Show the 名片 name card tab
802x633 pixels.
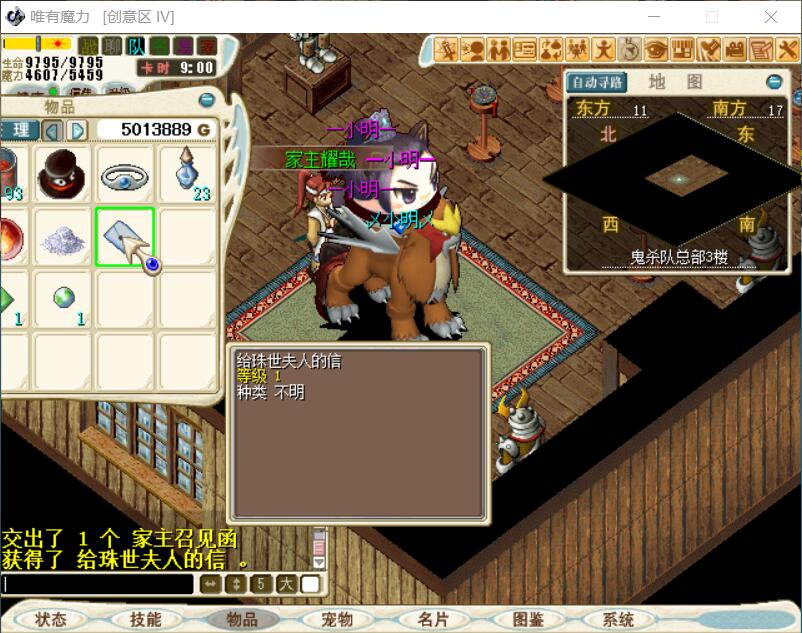[433, 619]
